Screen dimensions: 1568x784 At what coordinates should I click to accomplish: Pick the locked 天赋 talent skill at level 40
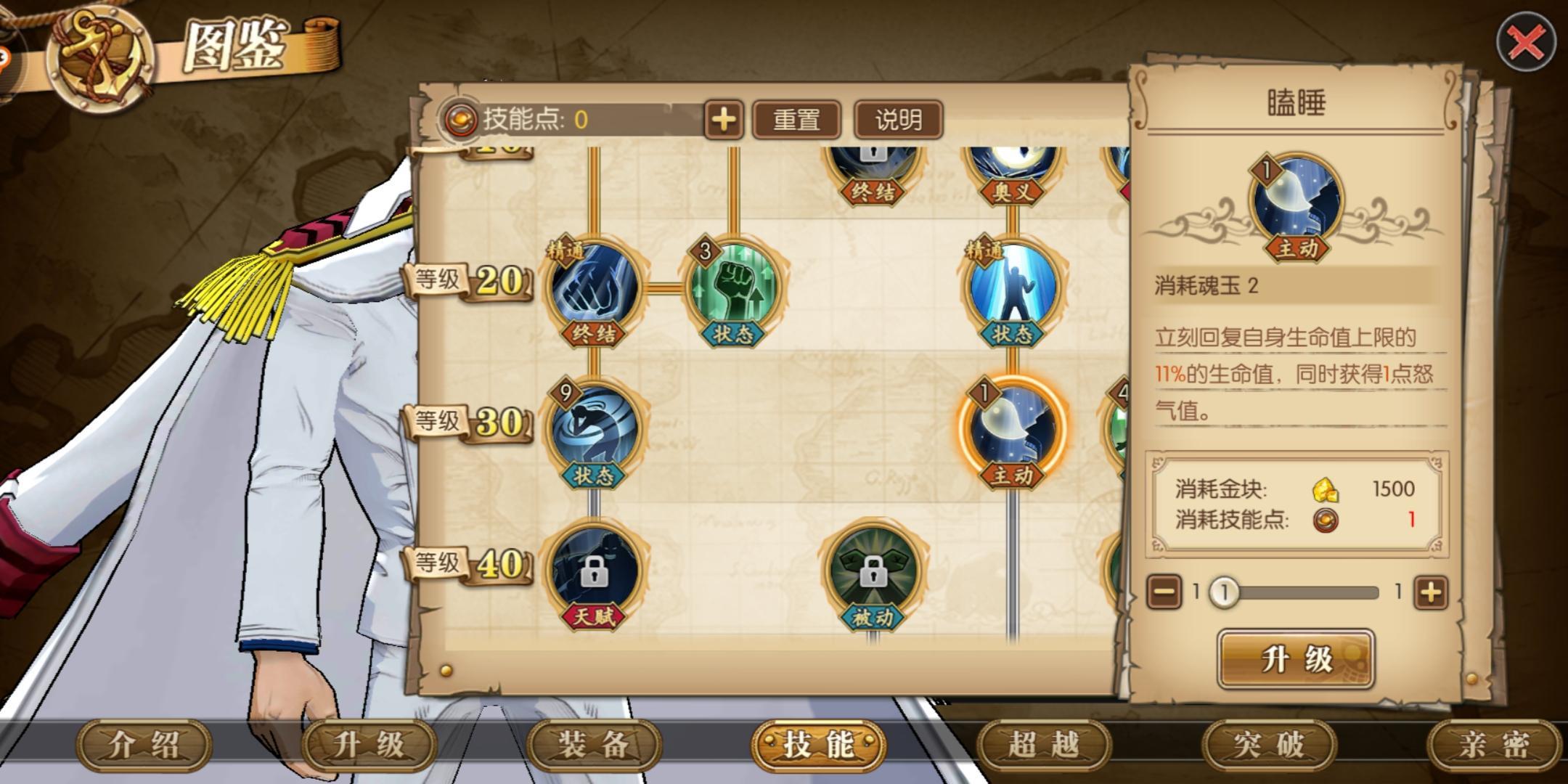pyautogui.click(x=595, y=571)
